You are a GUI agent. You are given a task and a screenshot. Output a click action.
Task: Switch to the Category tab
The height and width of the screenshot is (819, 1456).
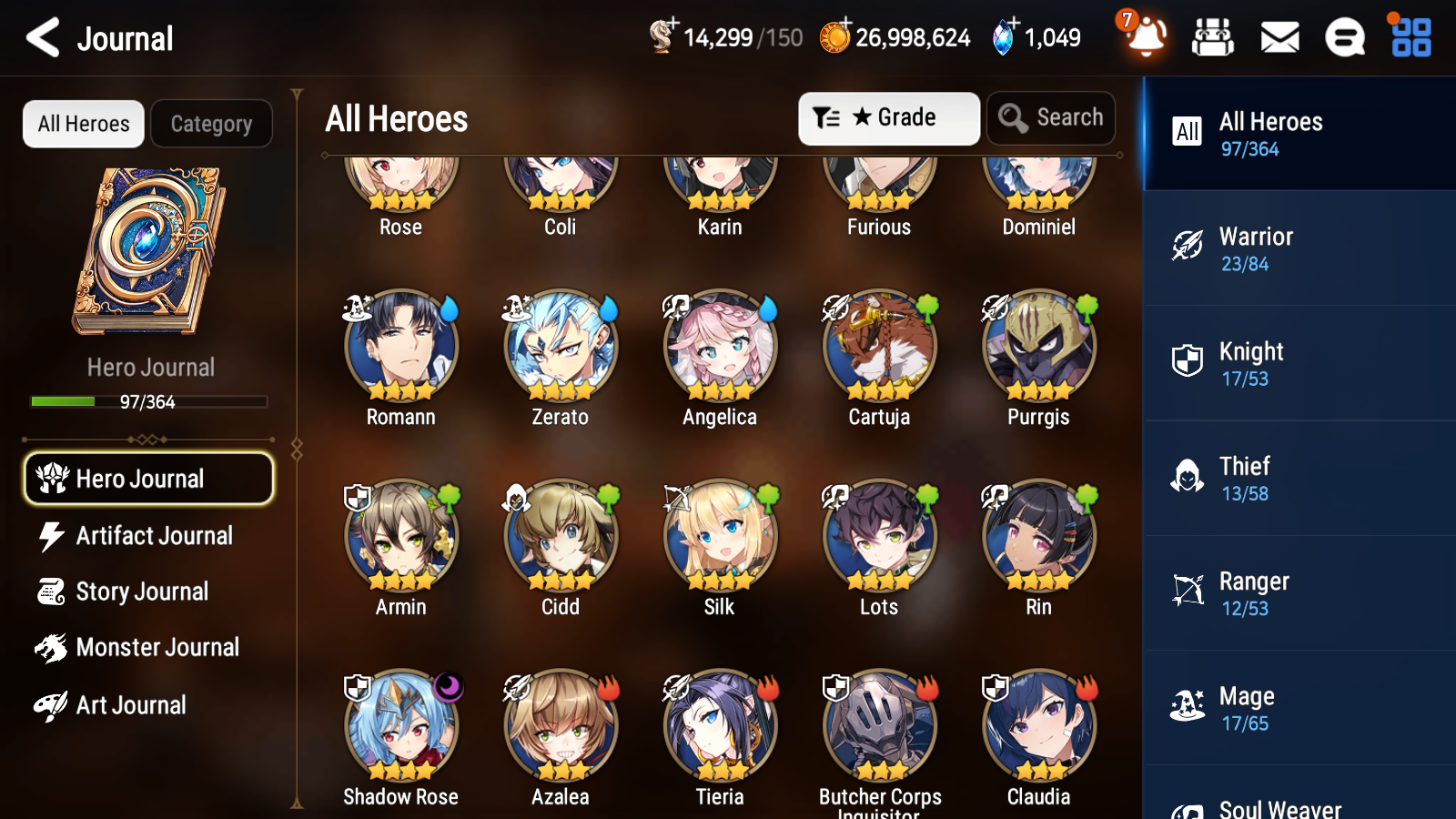(x=211, y=124)
